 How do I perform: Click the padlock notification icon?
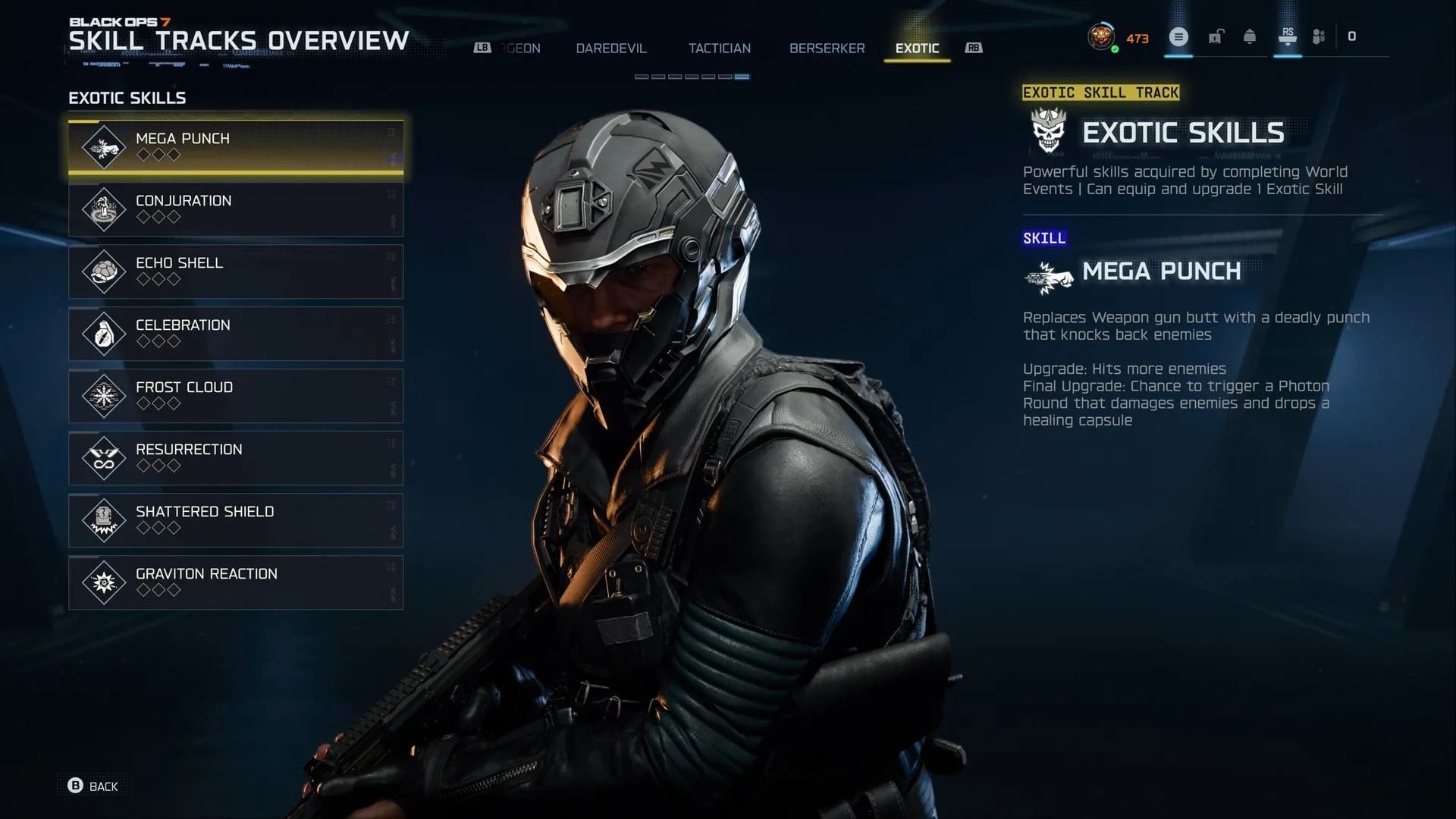[x=1216, y=36]
